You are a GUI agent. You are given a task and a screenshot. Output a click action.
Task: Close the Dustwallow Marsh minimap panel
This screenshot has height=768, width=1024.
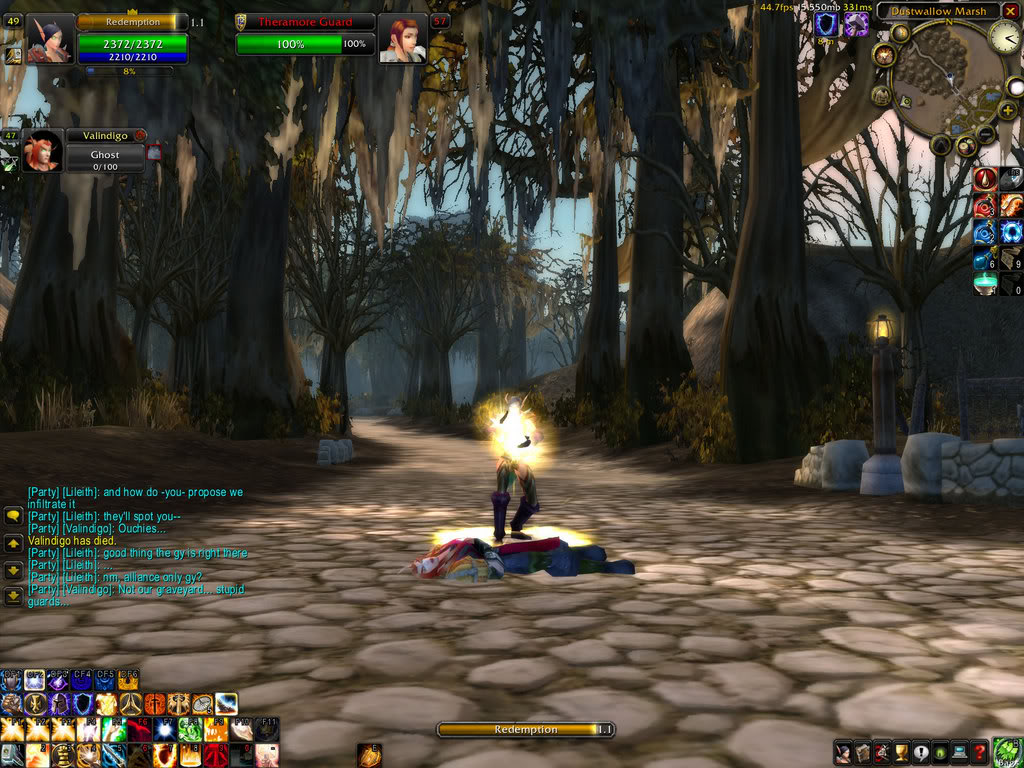(1011, 11)
